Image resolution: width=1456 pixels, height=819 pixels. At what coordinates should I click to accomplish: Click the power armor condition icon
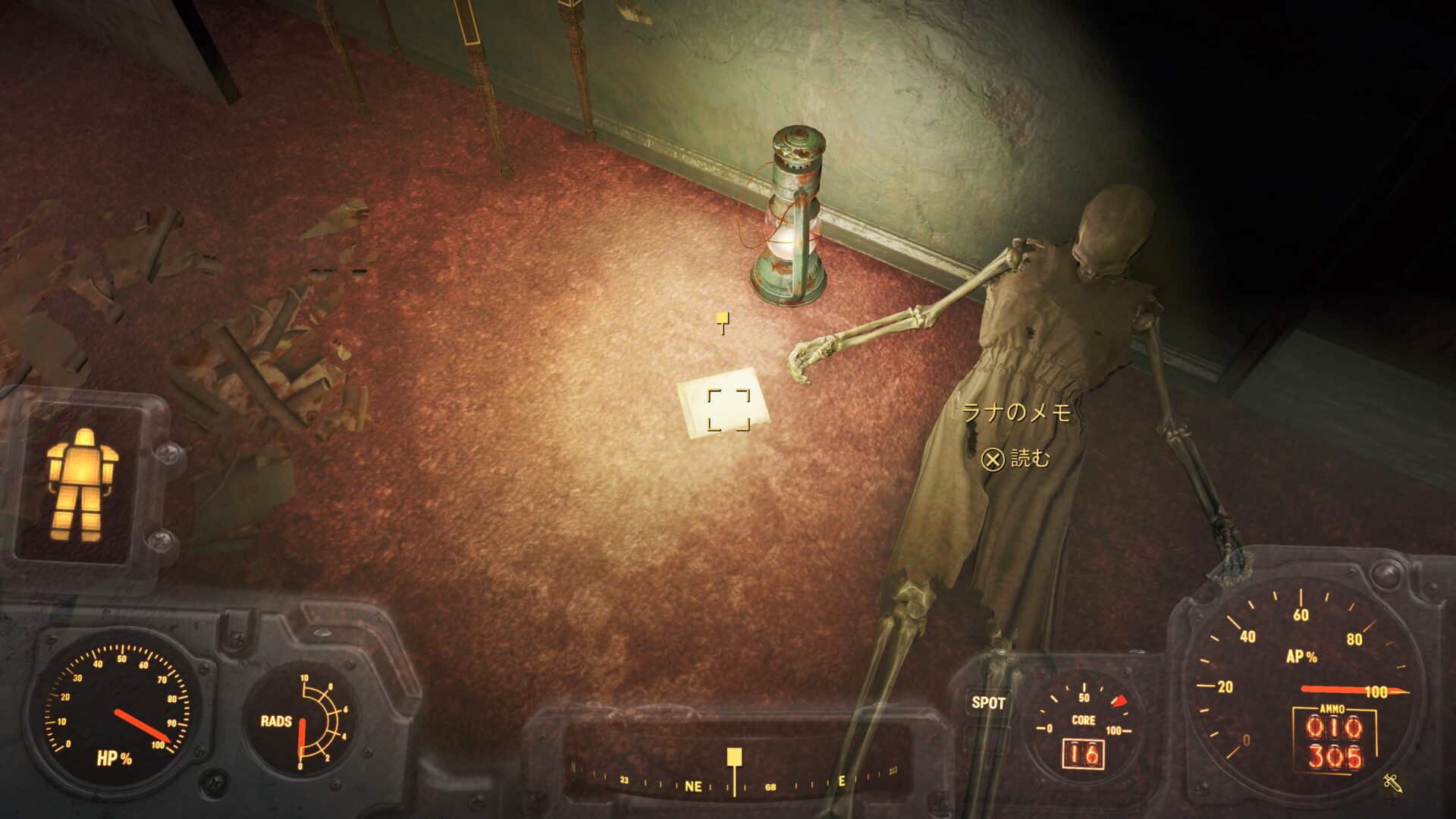pyautogui.click(x=82, y=485)
